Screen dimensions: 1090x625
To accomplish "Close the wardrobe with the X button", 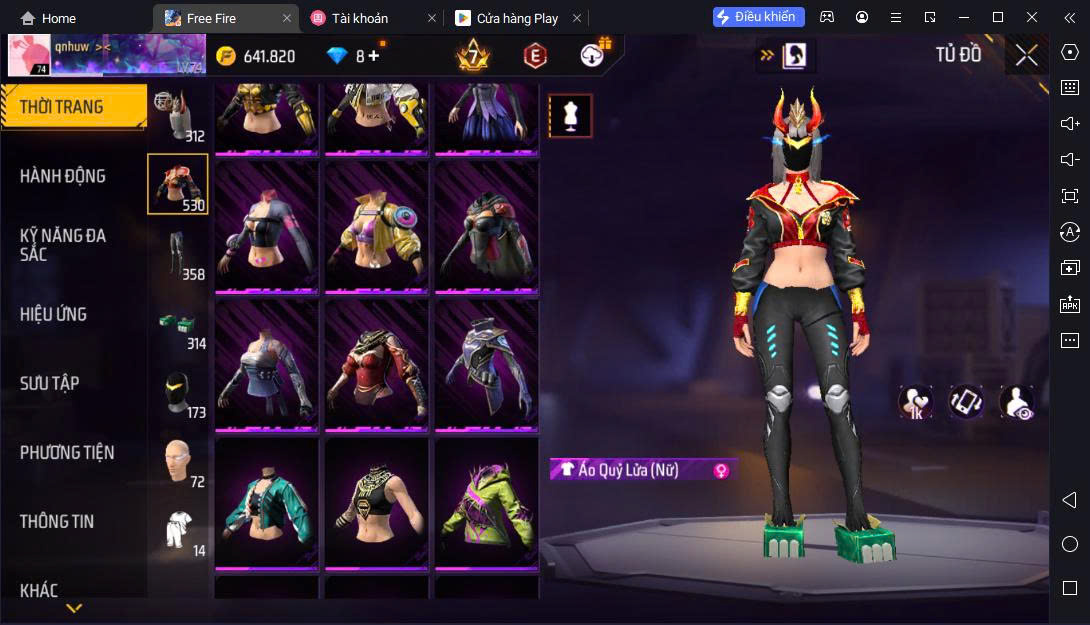I will tap(1026, 55).
